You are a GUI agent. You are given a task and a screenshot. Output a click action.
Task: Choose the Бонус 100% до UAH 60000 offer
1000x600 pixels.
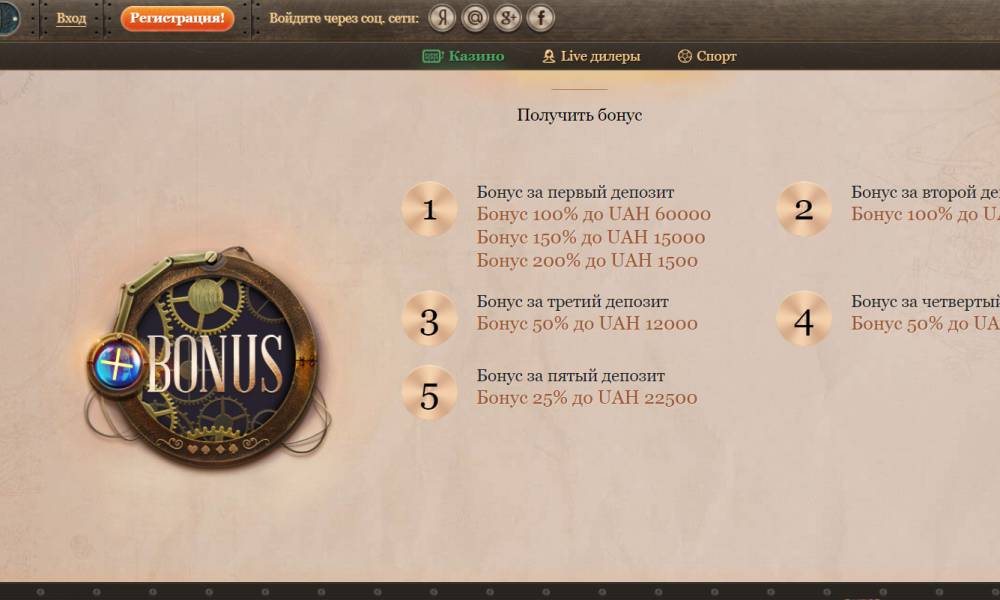tap(593, 214)
